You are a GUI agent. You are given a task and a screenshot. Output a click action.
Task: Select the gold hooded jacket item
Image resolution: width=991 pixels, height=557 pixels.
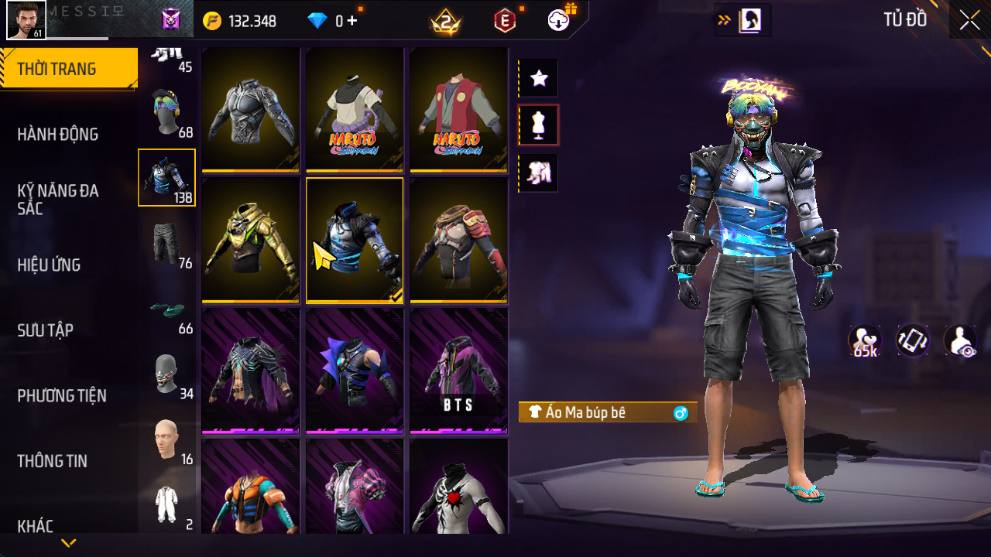tap(251, 240)
